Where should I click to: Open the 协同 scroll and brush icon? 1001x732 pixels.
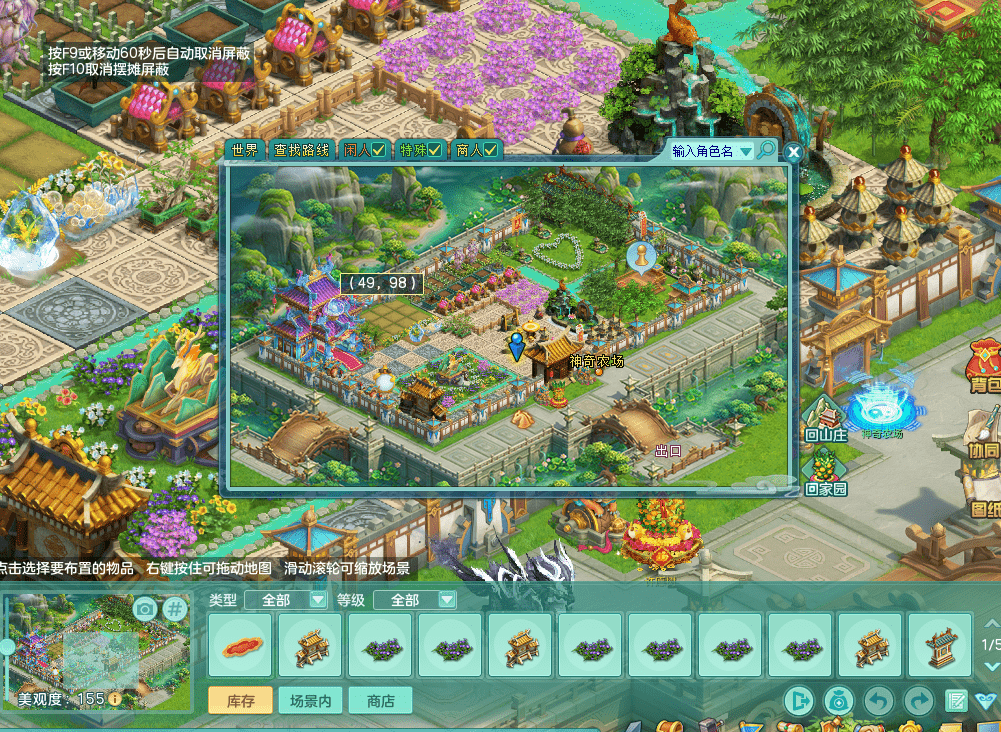[984, 438]
